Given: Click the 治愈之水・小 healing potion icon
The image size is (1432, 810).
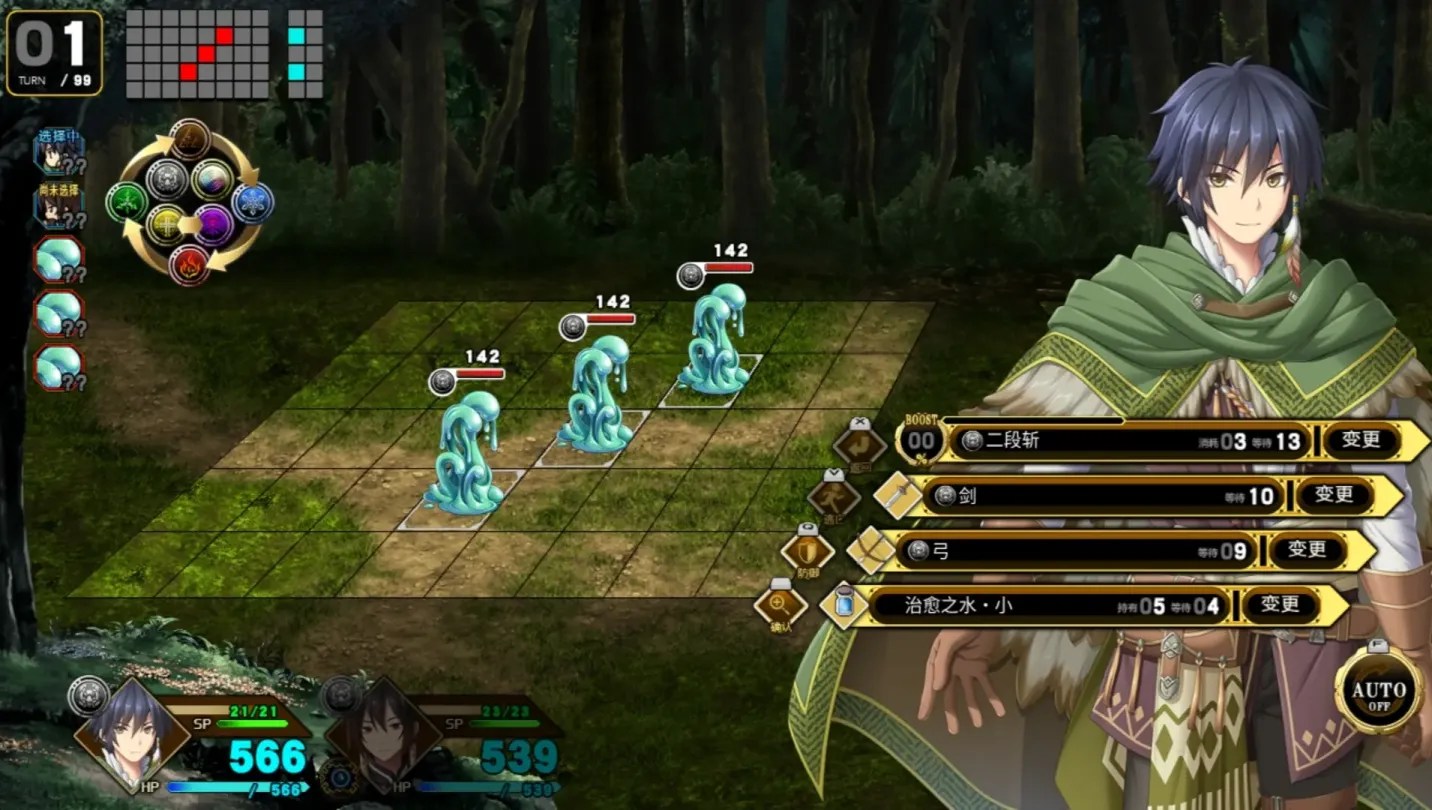Looking at the screenshot, I should [844, 602].
